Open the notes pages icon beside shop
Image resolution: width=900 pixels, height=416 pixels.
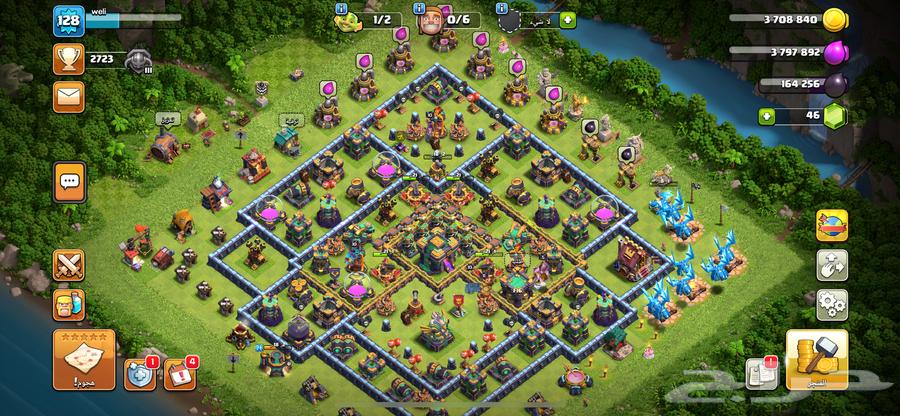(761, 372)
